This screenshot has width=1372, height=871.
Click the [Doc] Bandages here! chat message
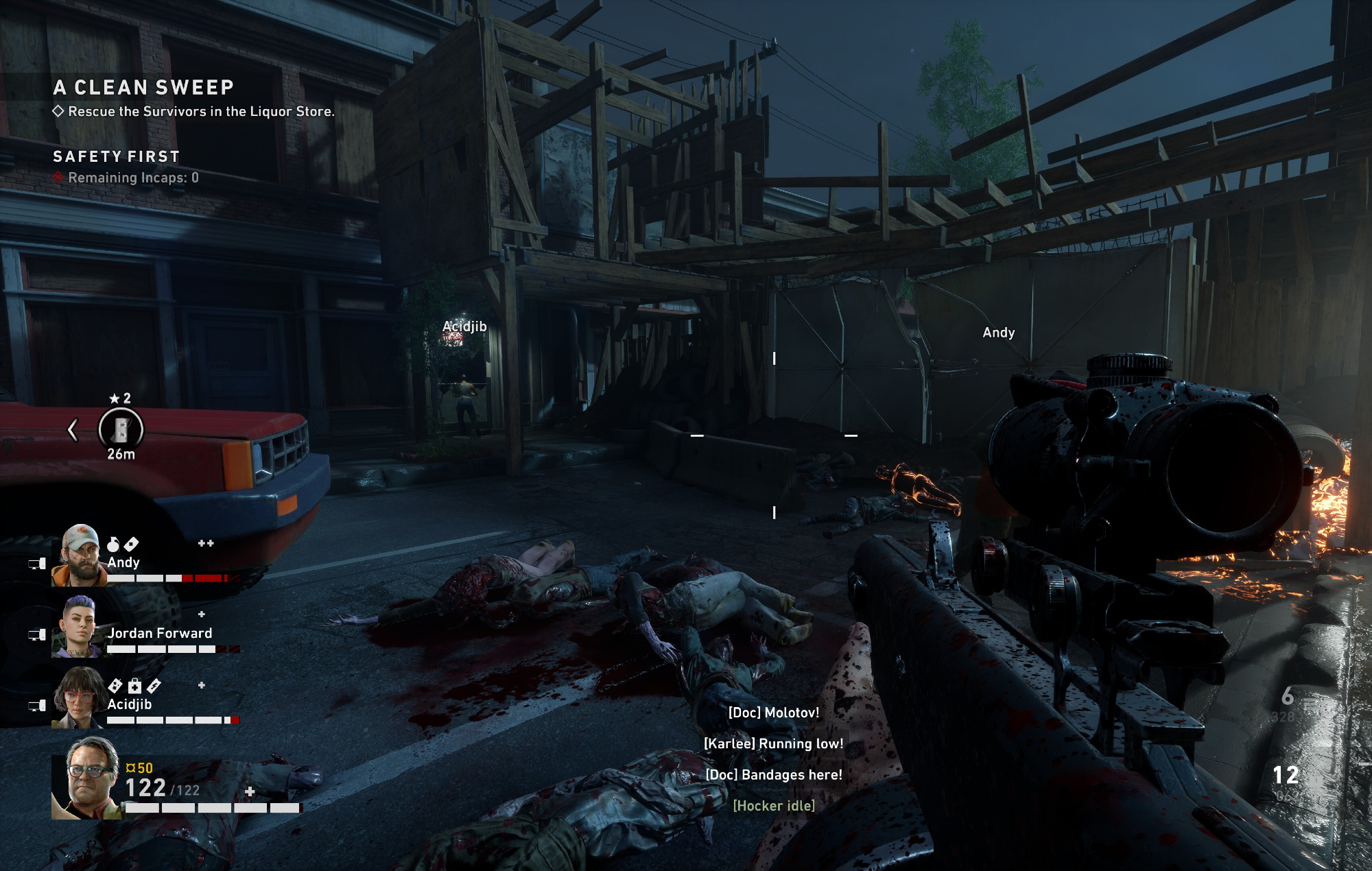[774, 775]
